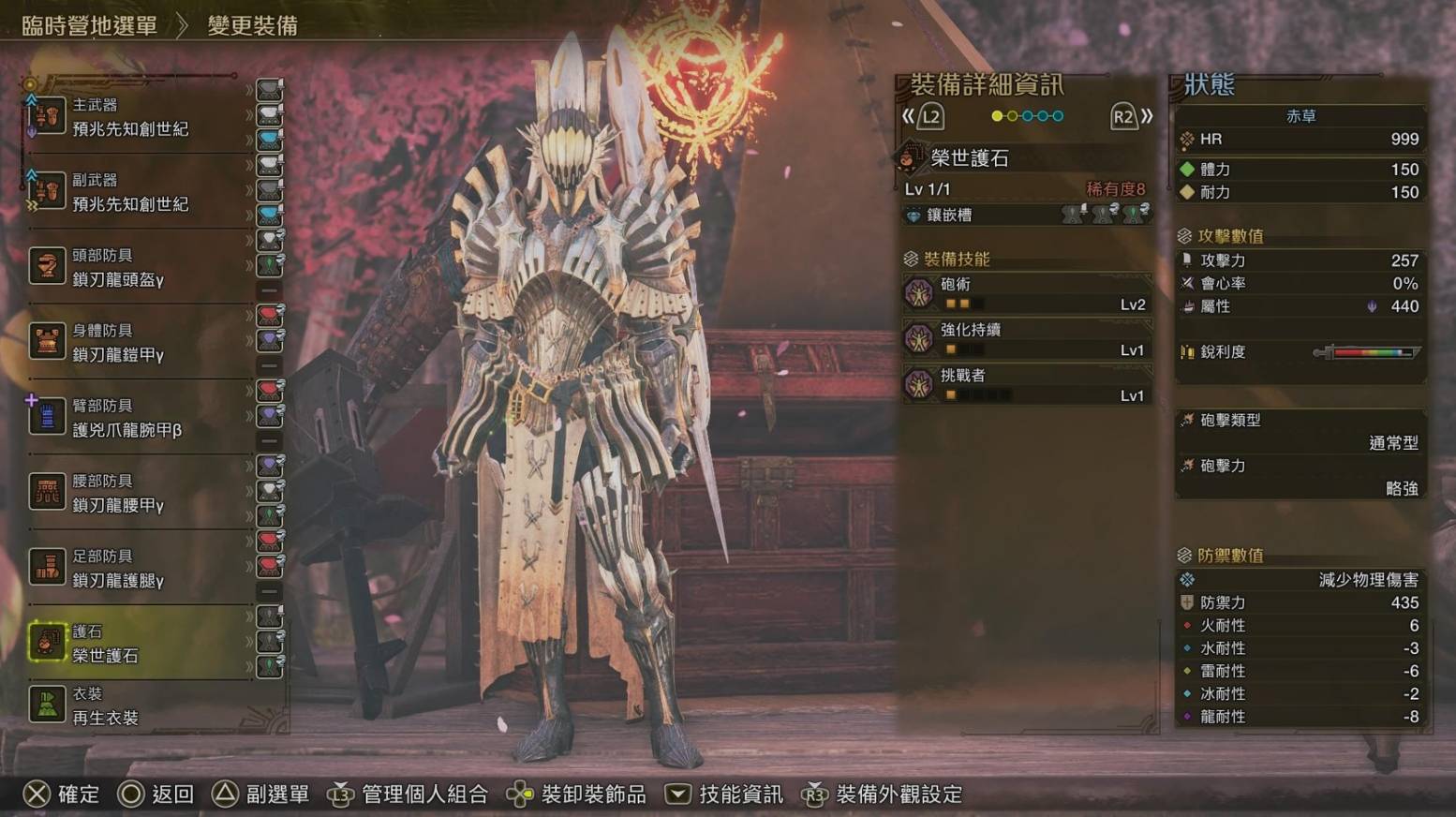Show 技能資訊 skill information

point(723,795)
